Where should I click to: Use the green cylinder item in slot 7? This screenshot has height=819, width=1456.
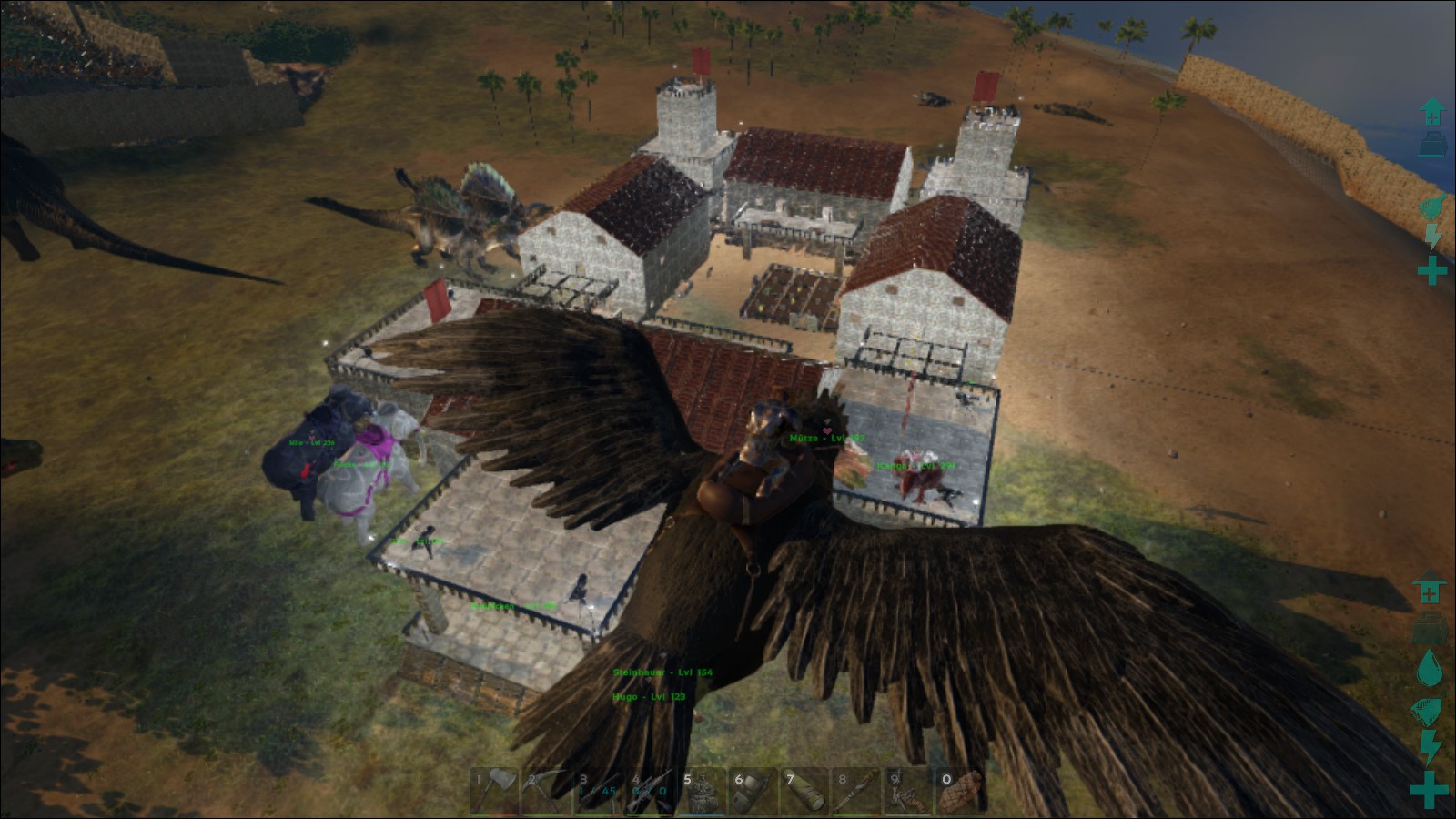point(805,790)
